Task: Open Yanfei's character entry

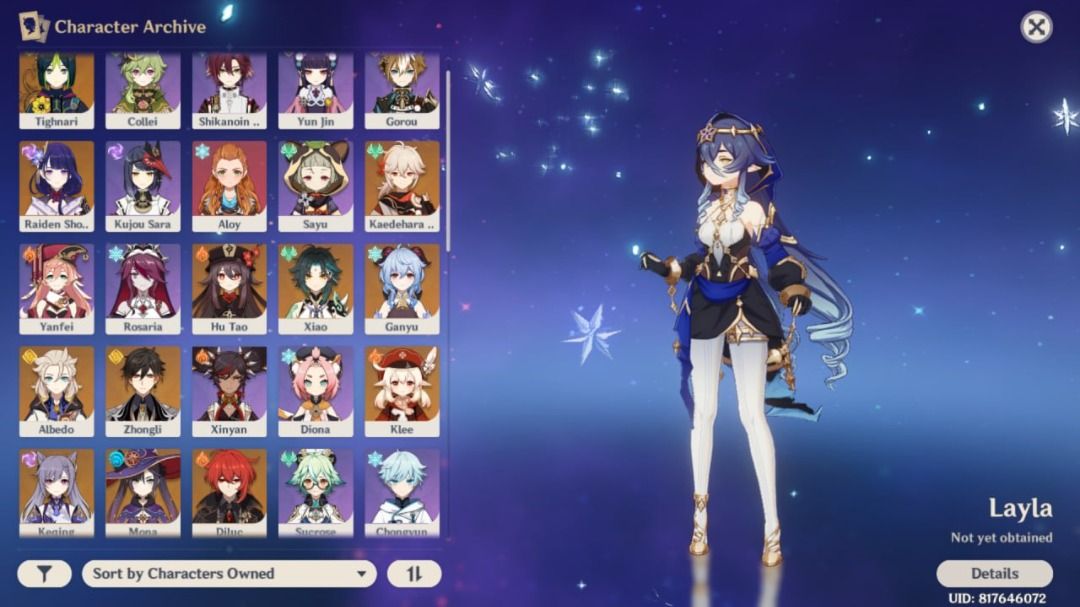Action: pyautogui.click(x=57, y=288)
